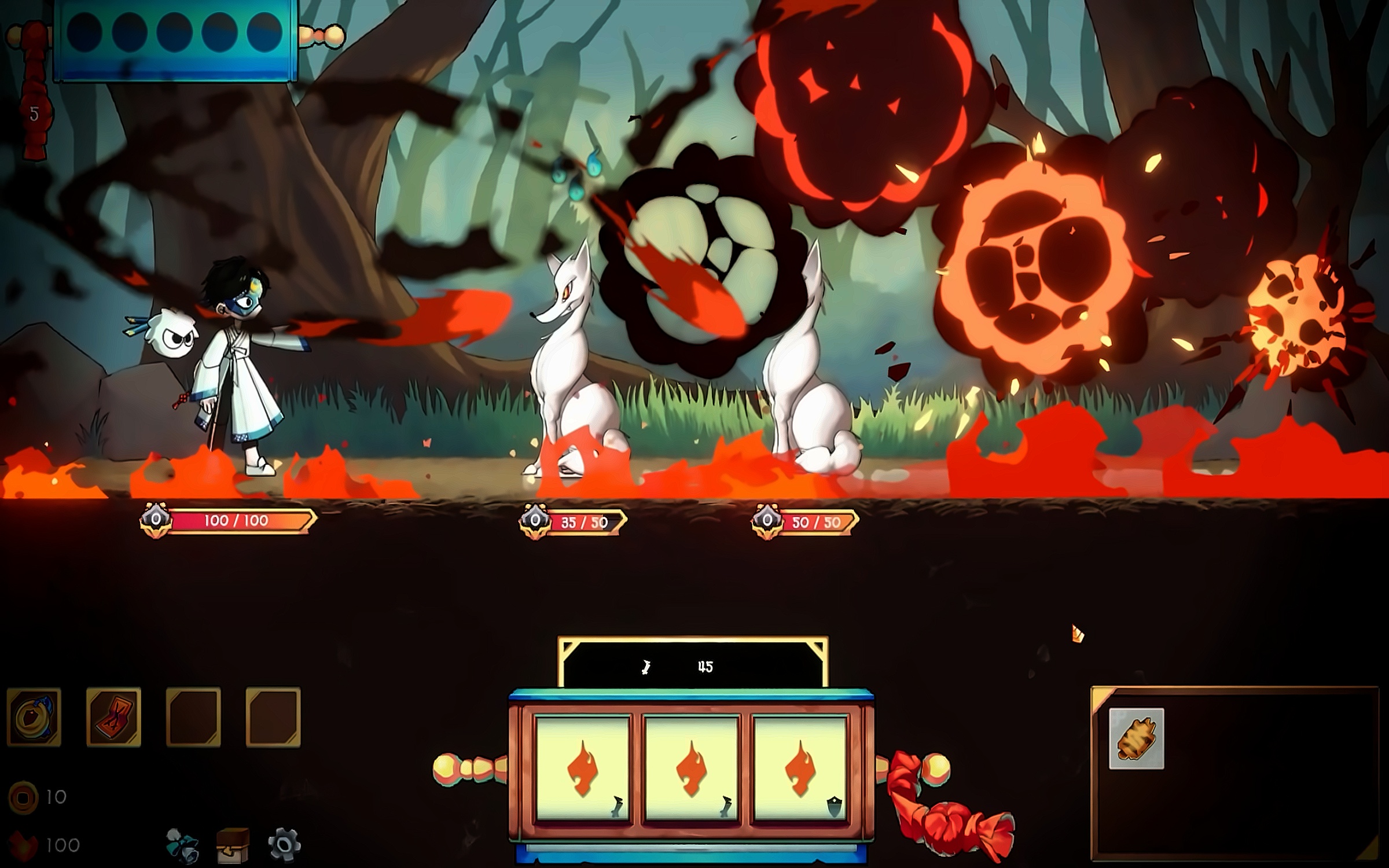This screenshot has width=1389, height=868.
Task: Select the gold ring shield relic slot
Action: [x=34, y=717]
